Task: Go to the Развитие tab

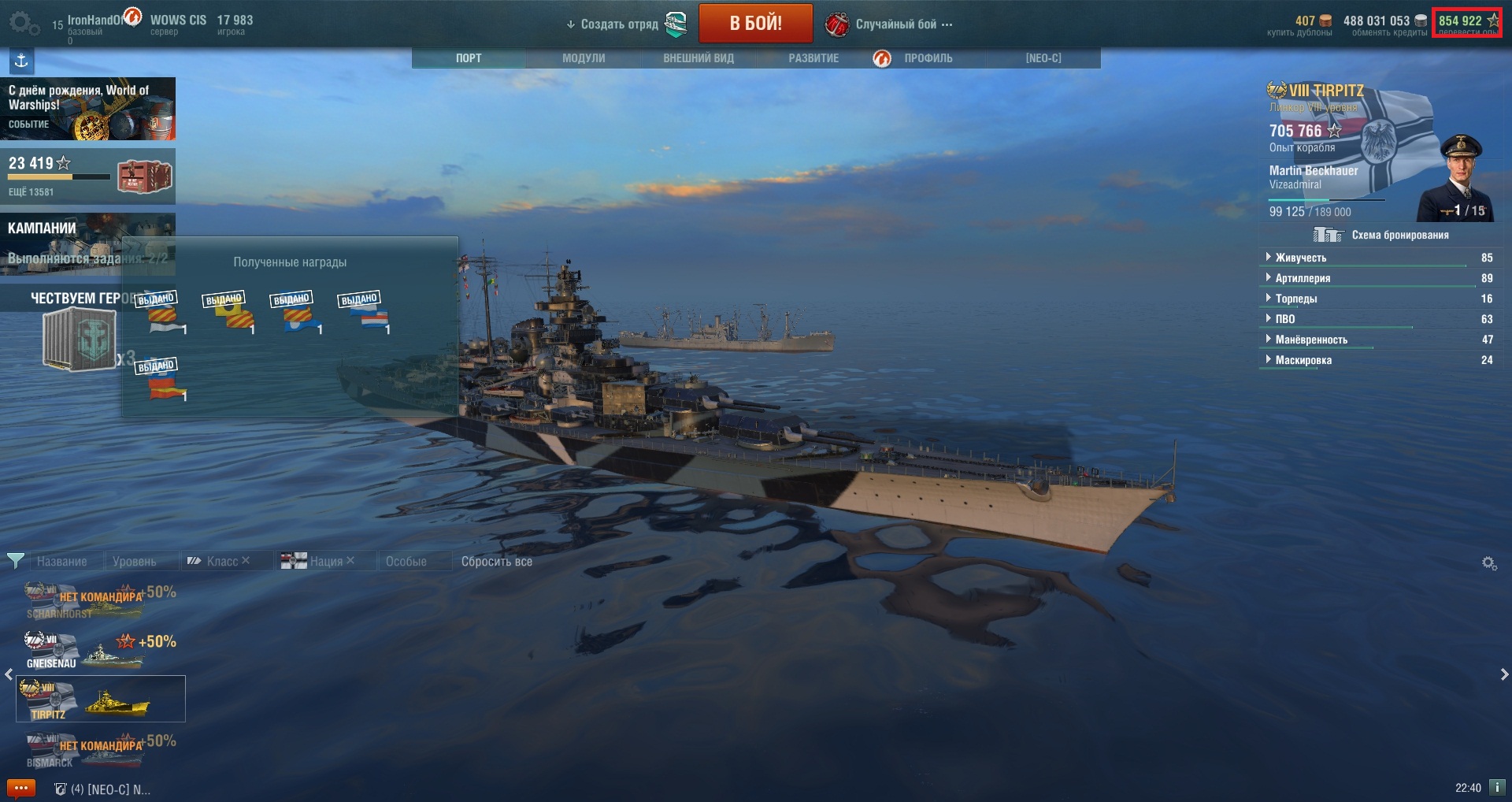Action: pyautogui.click(x=813, y=58)
